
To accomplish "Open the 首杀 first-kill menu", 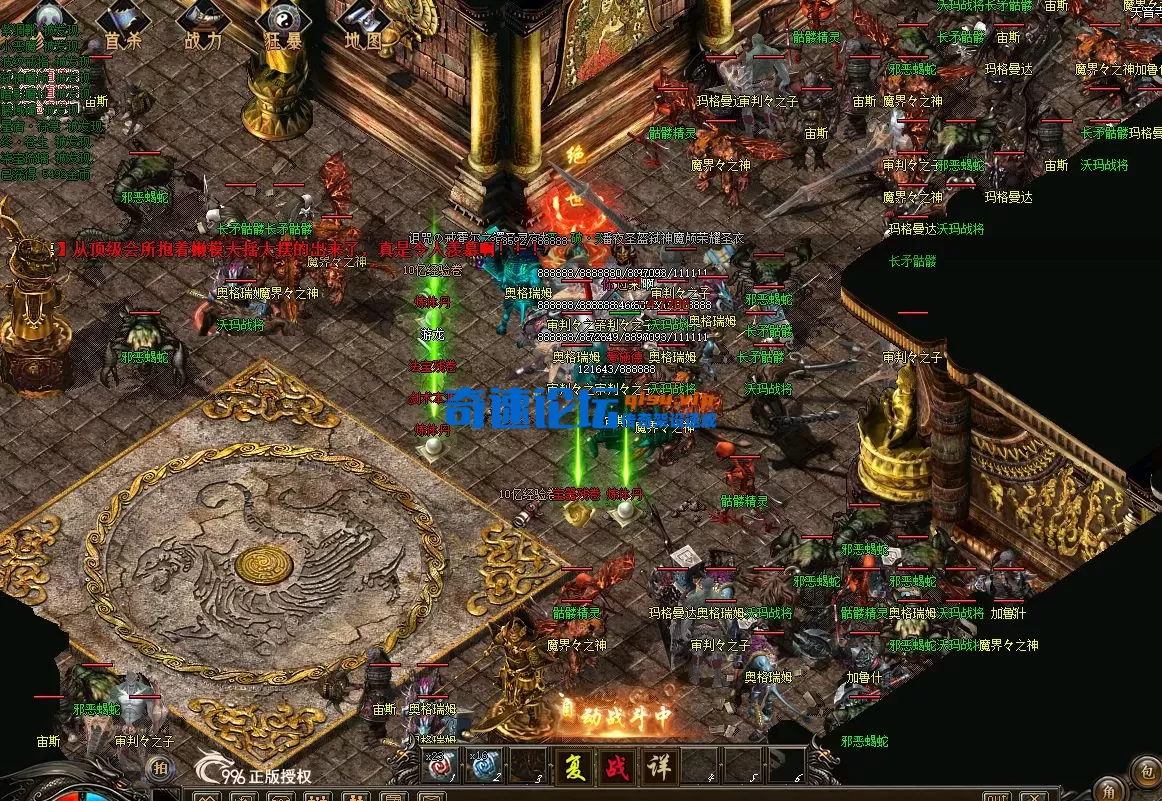I will click(x=123, y=25).
